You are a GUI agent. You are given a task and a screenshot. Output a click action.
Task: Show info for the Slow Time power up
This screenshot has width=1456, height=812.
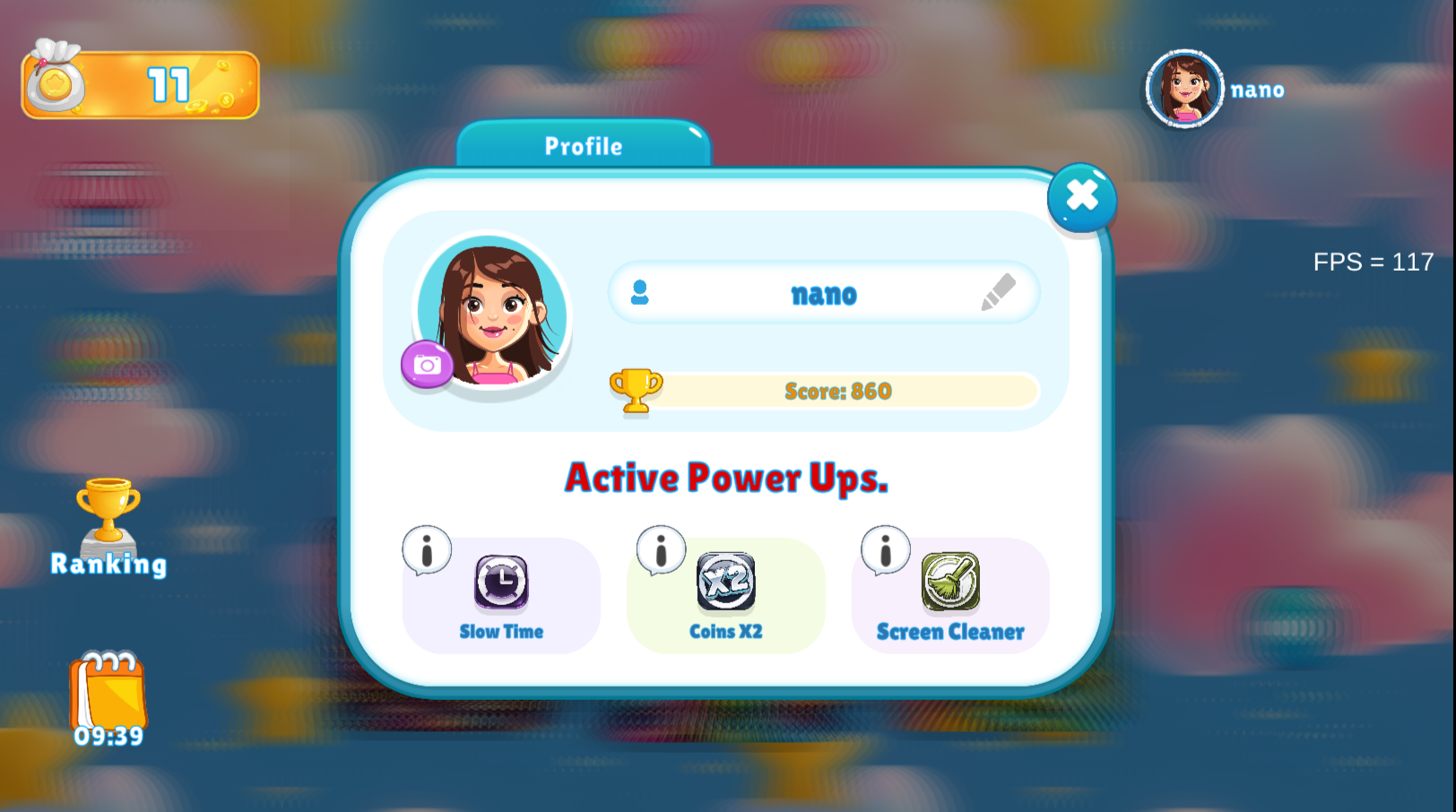(x=425, y=549)
